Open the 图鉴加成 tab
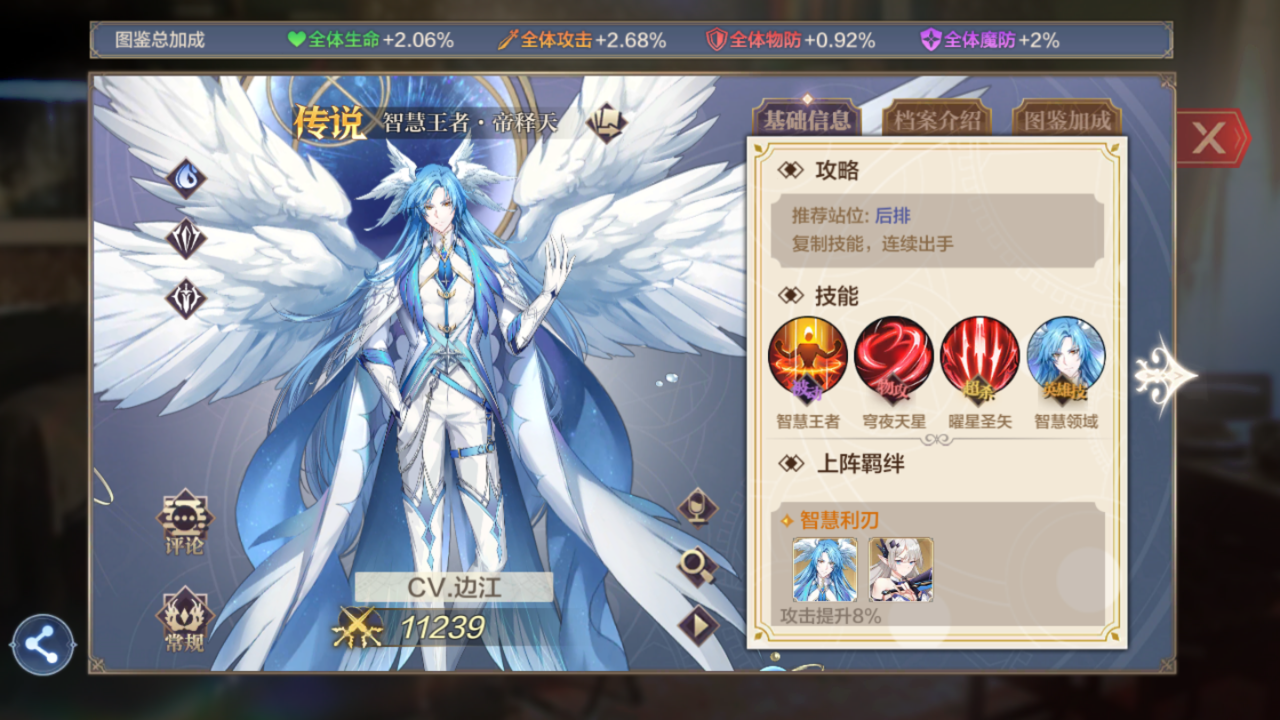 pyautogui.click(x=1066, y=122)
